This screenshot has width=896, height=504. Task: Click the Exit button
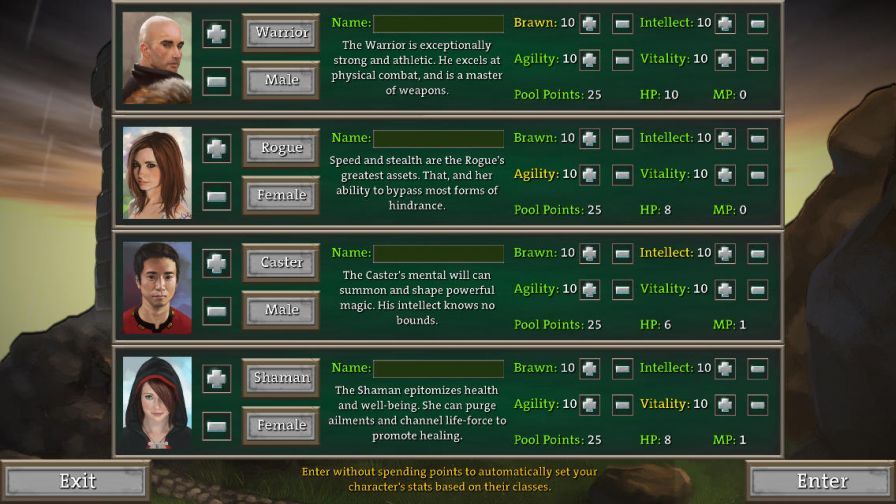pyautogui.click(x=76, y=481)
